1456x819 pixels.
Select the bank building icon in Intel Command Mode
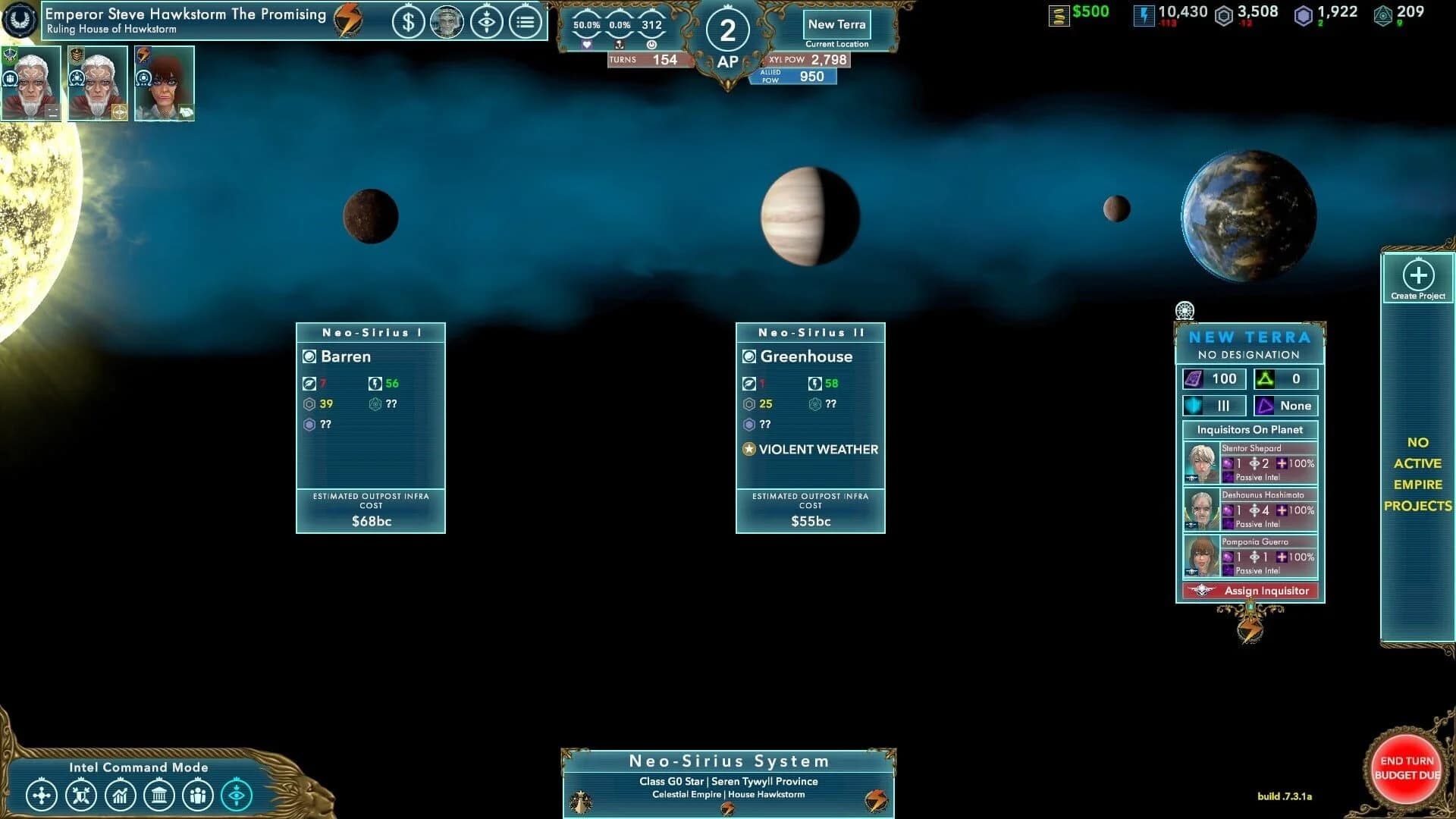162,795
